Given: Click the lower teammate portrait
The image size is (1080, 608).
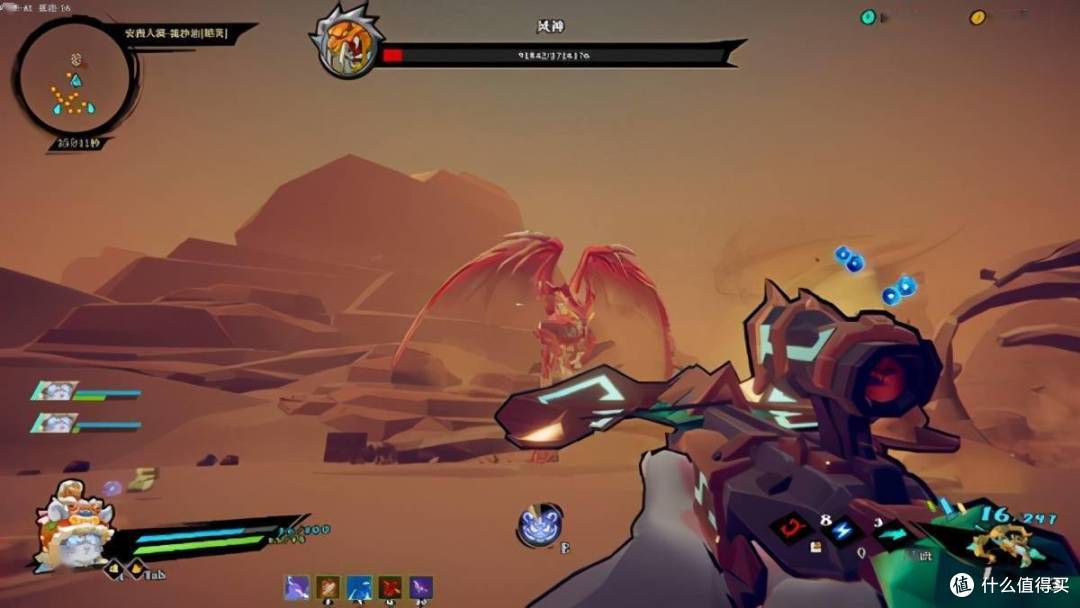Looking at the screenshot, I should (53, 423).
